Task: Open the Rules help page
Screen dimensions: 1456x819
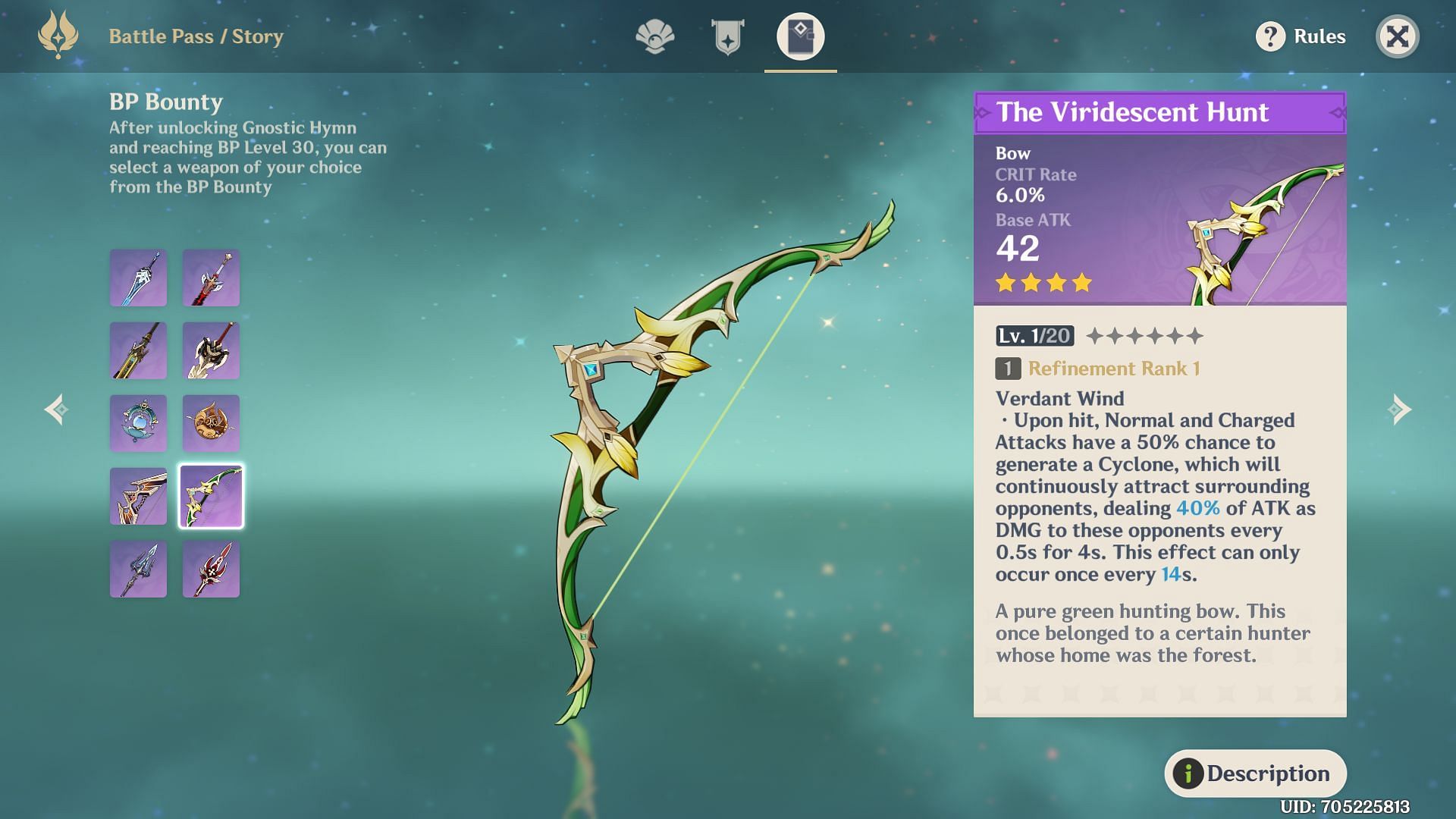Action: pyautogui.click(x=1301, y=36)
